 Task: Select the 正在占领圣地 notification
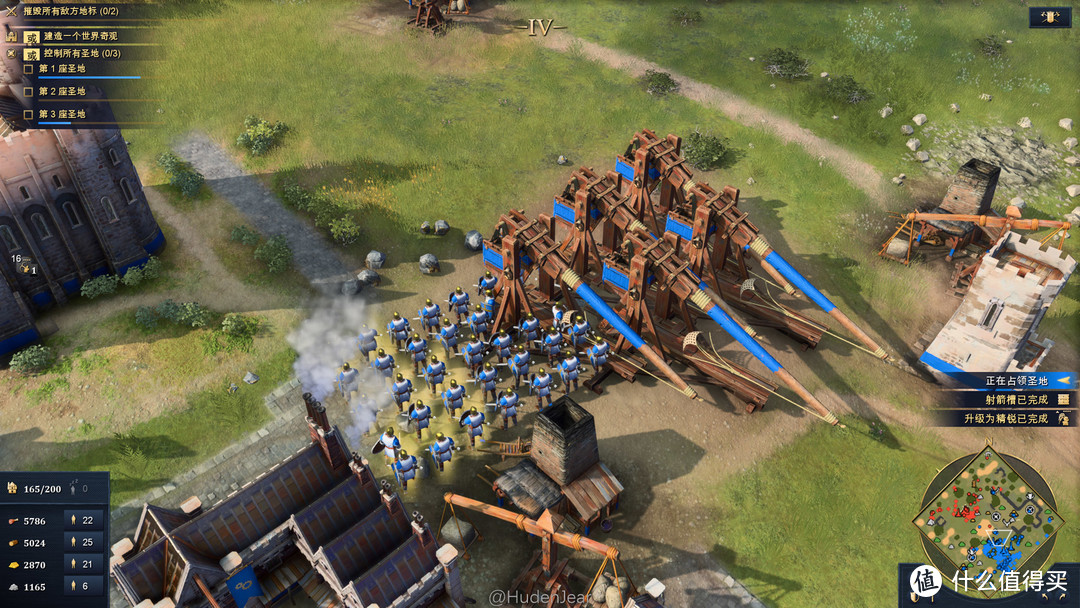(x=1016, y=381)
